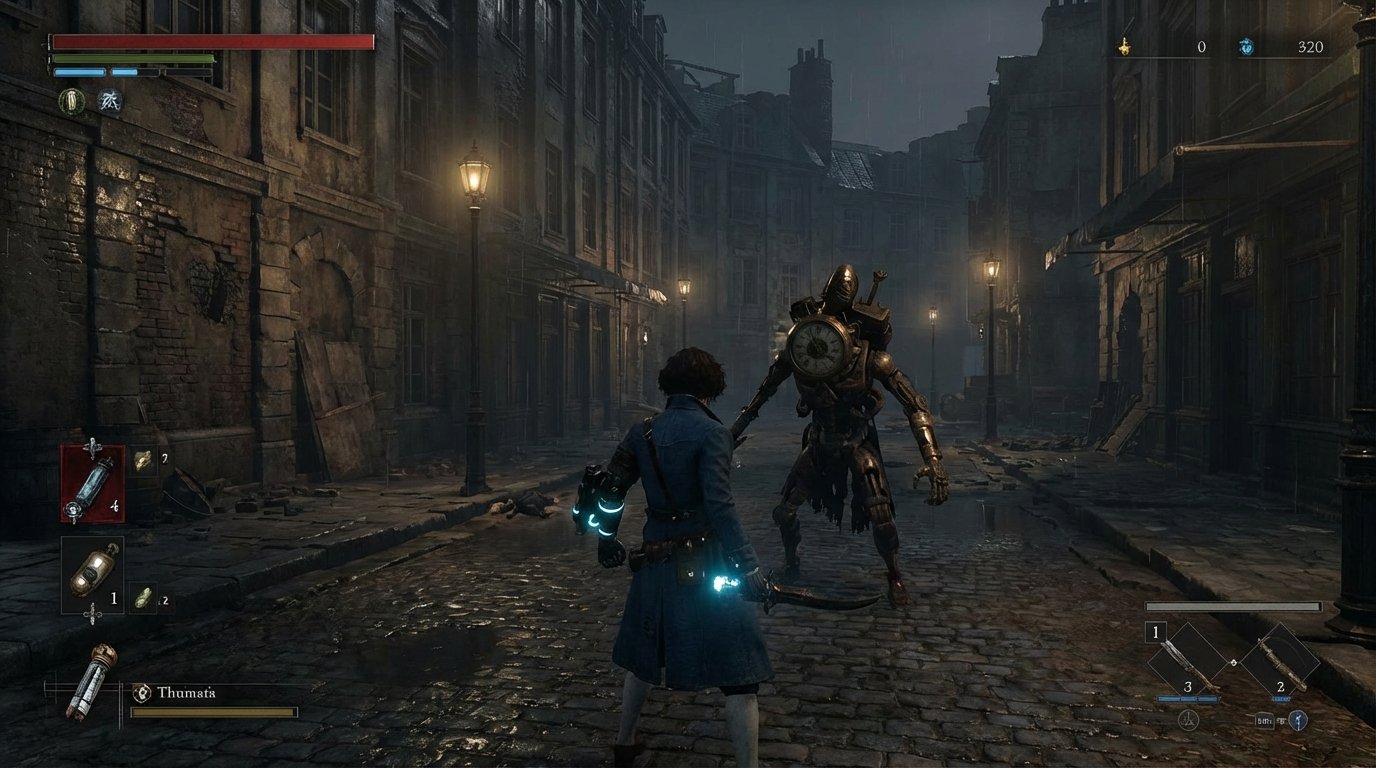Click the grey fable gauge above the weapon slots
Image resolution: width=1376 pixels, height=768 pixels.
pos(1233,606)
